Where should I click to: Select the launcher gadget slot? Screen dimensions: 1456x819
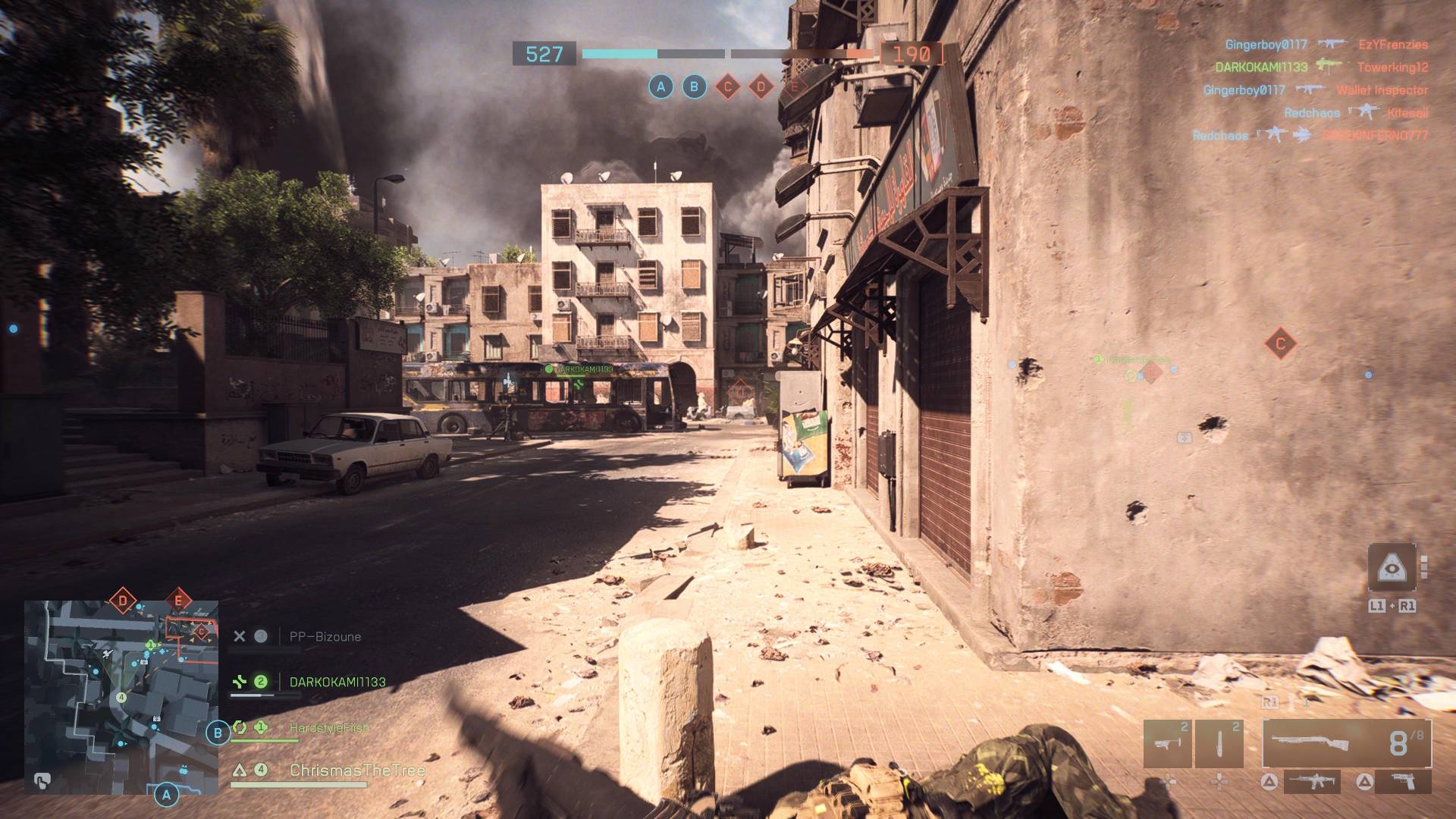1166,744
